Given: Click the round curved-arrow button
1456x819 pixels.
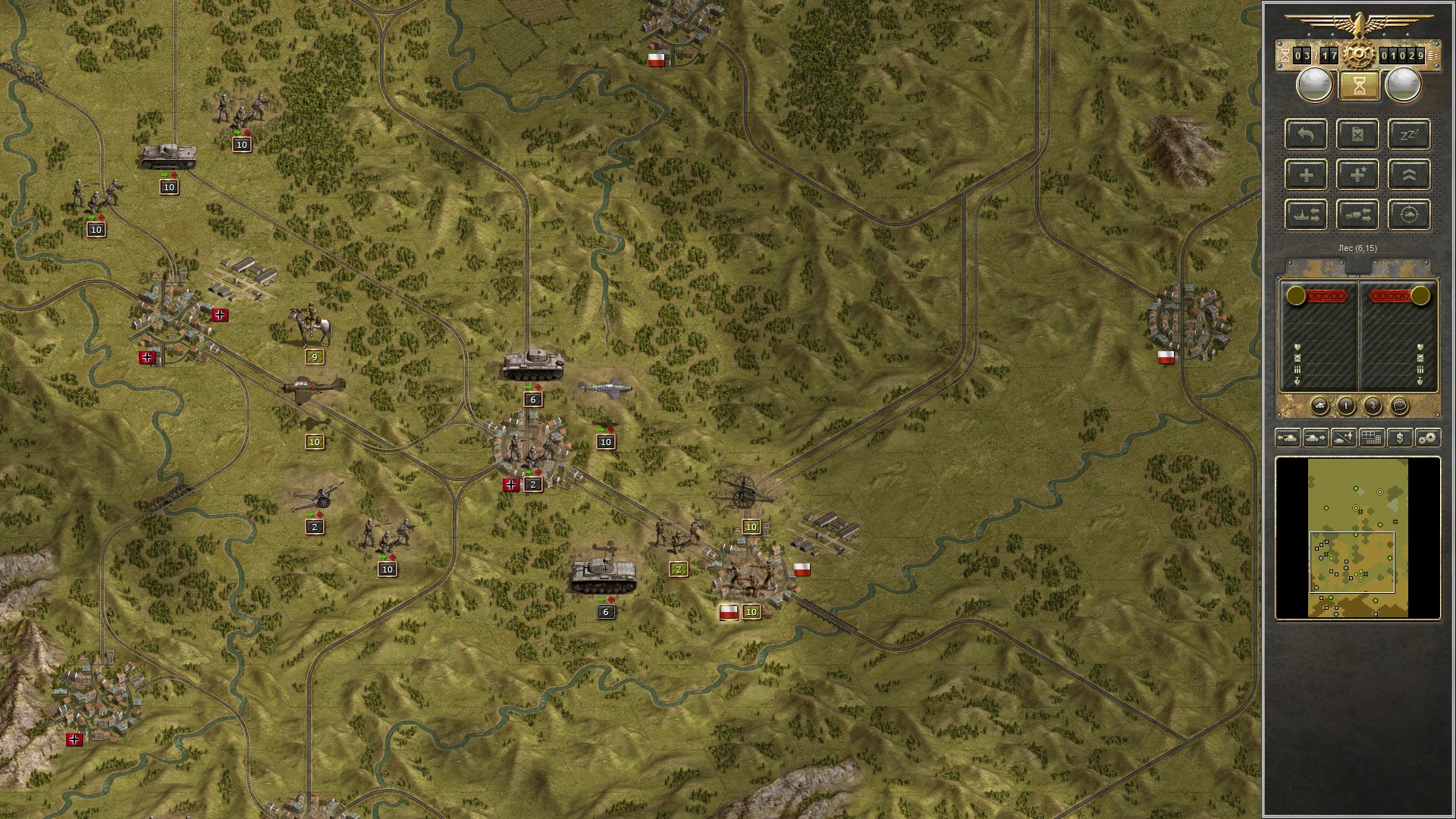Looking at the screenshot, I should point(1373,406).
